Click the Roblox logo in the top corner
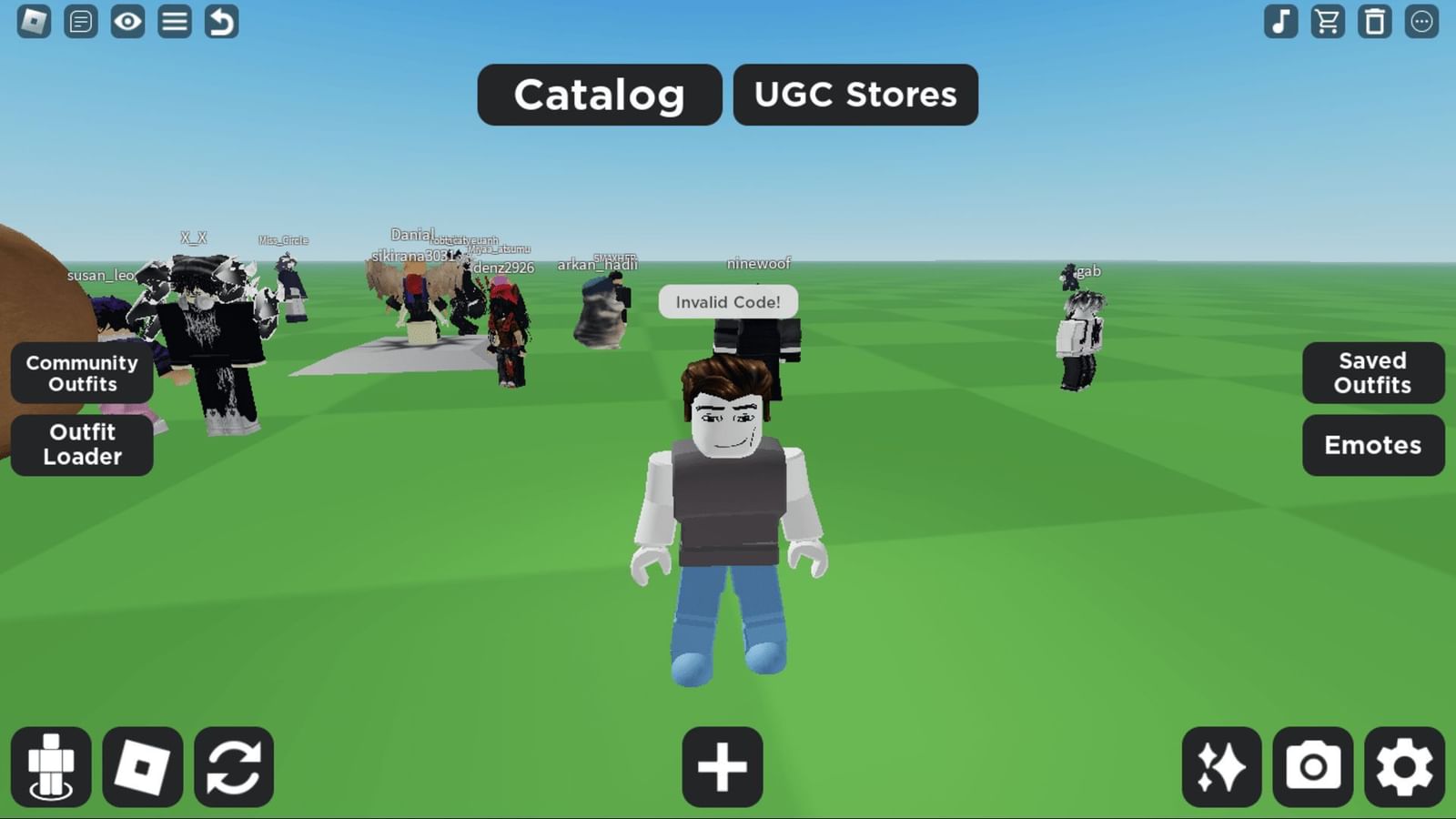Viewport: 1456px width, 819px height. [x=33, y=23]
